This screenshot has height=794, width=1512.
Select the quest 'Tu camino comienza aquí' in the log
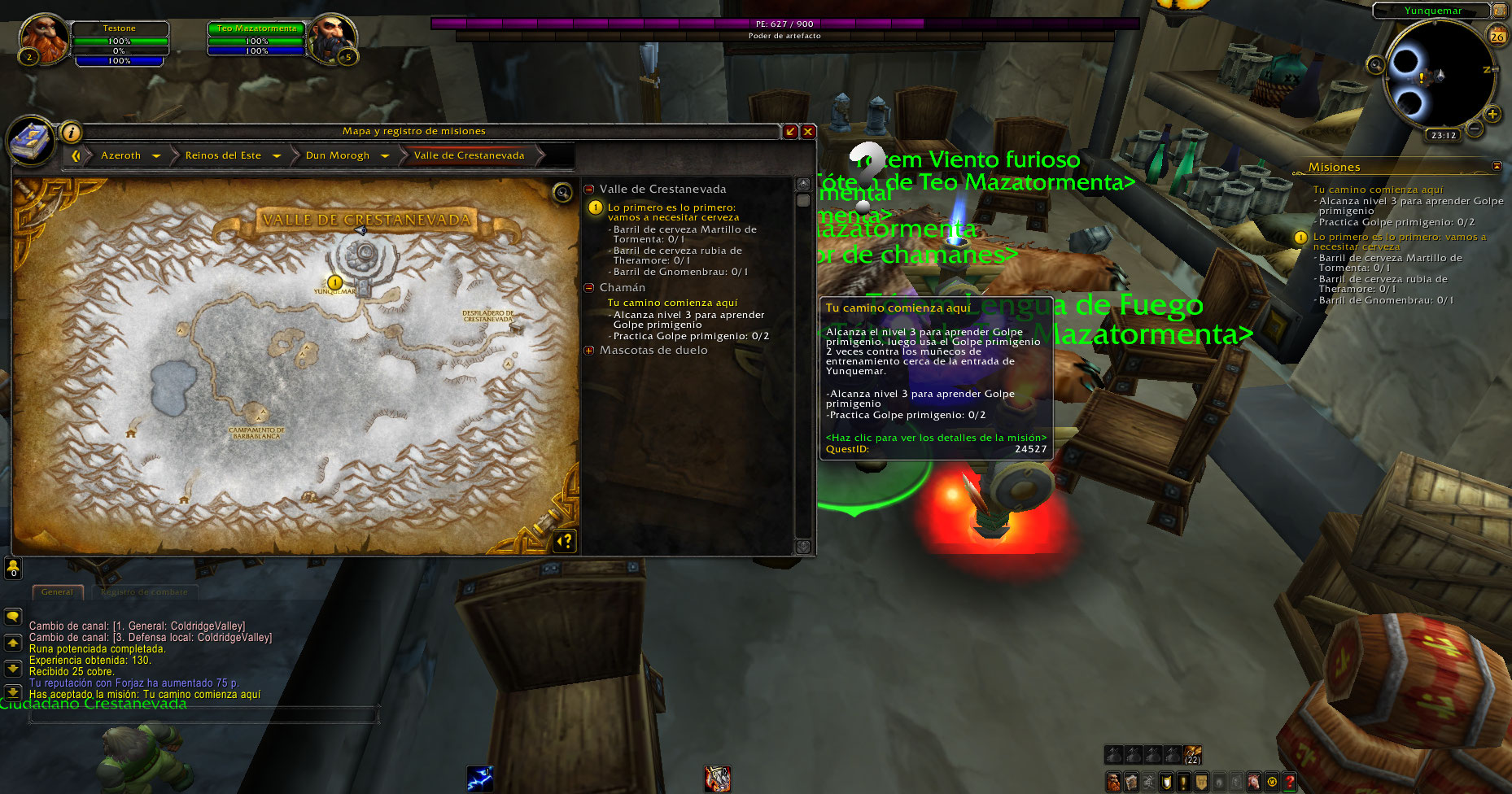pos(672,303)
